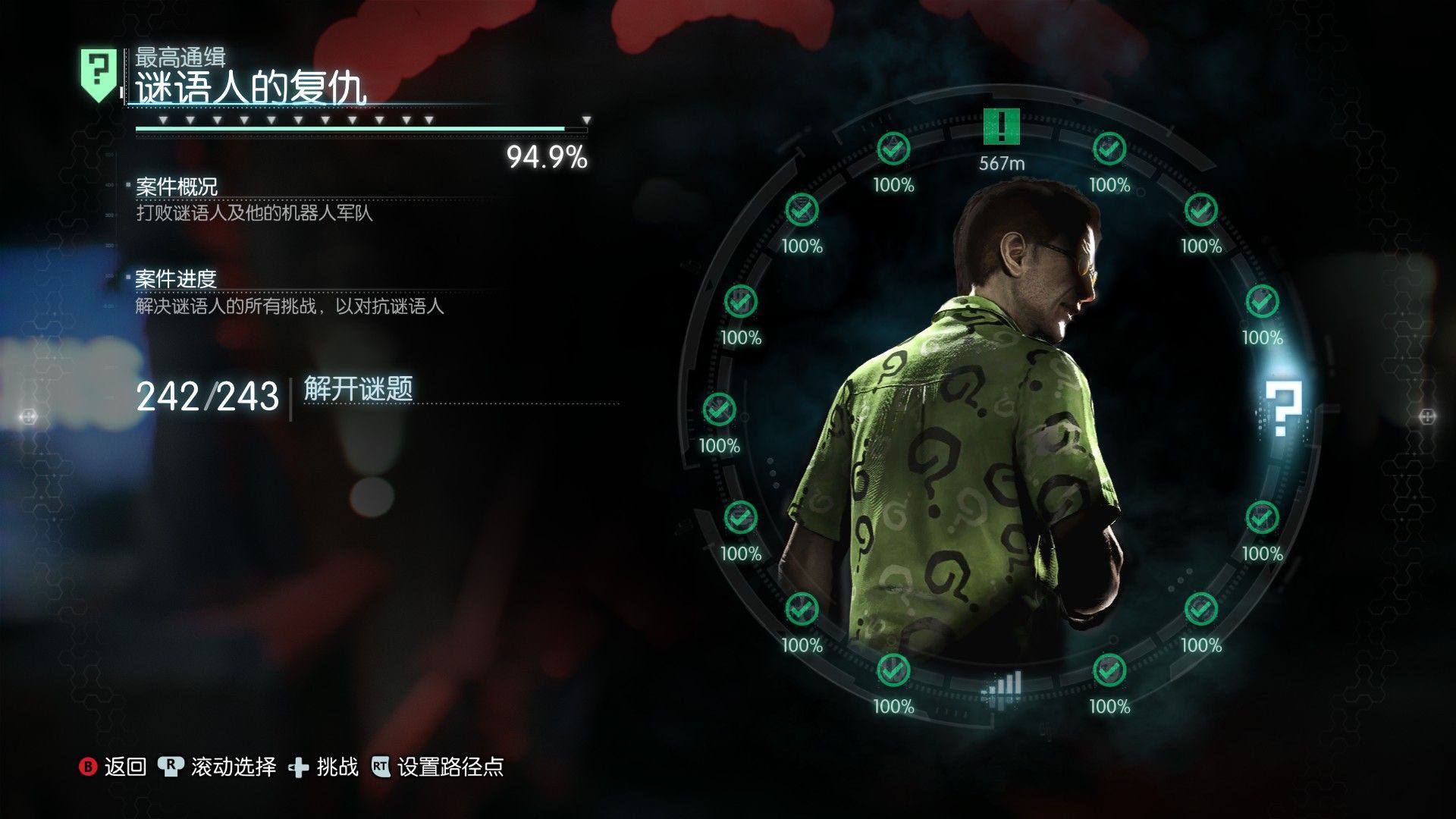The width and height of the screenshot is (1456, 819).
Task: Click the crosshair marker at left edge
Action: tap(29, 416)
